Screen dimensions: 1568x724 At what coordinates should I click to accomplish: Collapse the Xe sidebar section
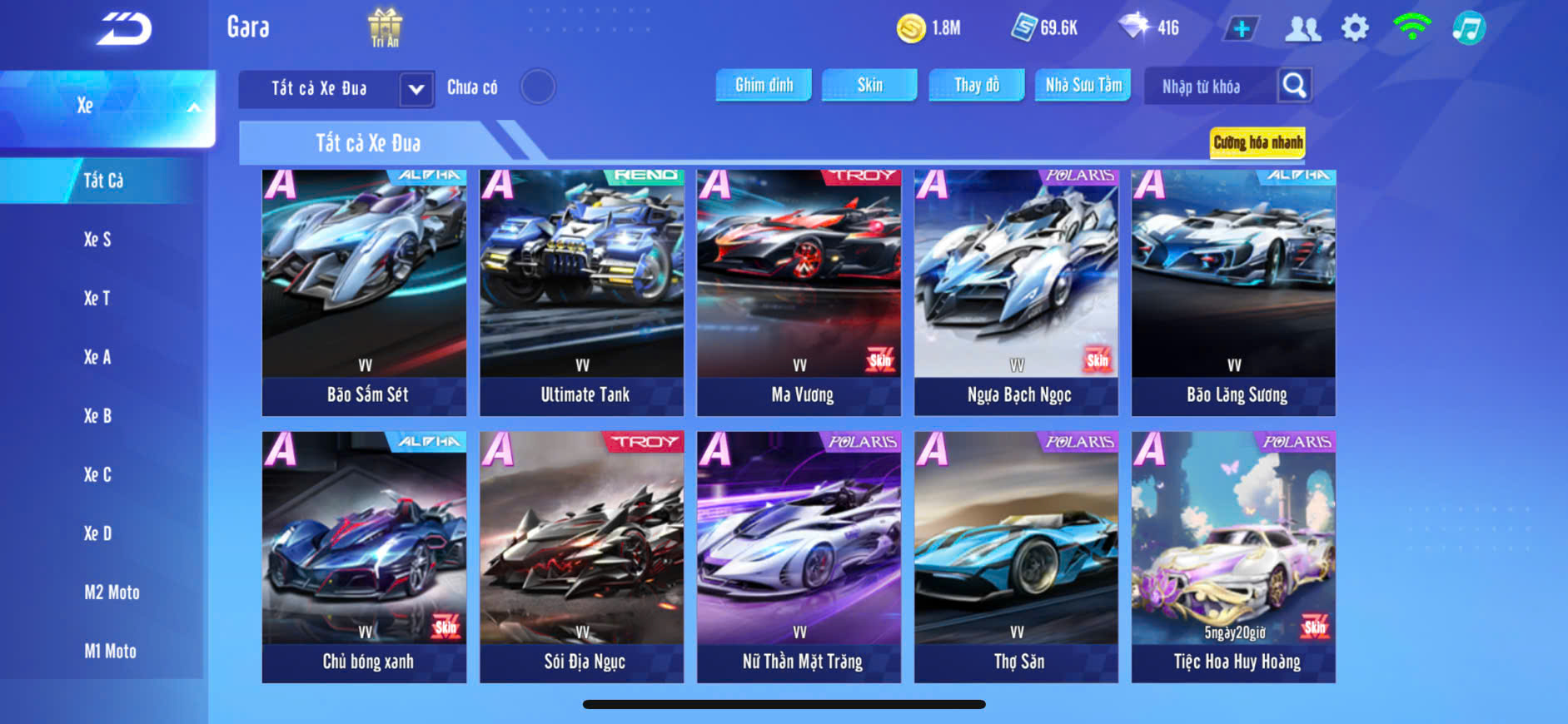(193, 107)
